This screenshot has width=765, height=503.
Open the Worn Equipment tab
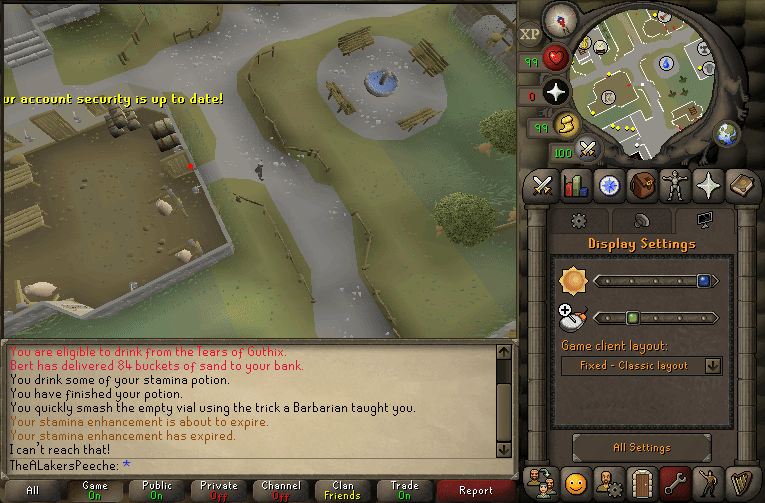click(675, 185)
